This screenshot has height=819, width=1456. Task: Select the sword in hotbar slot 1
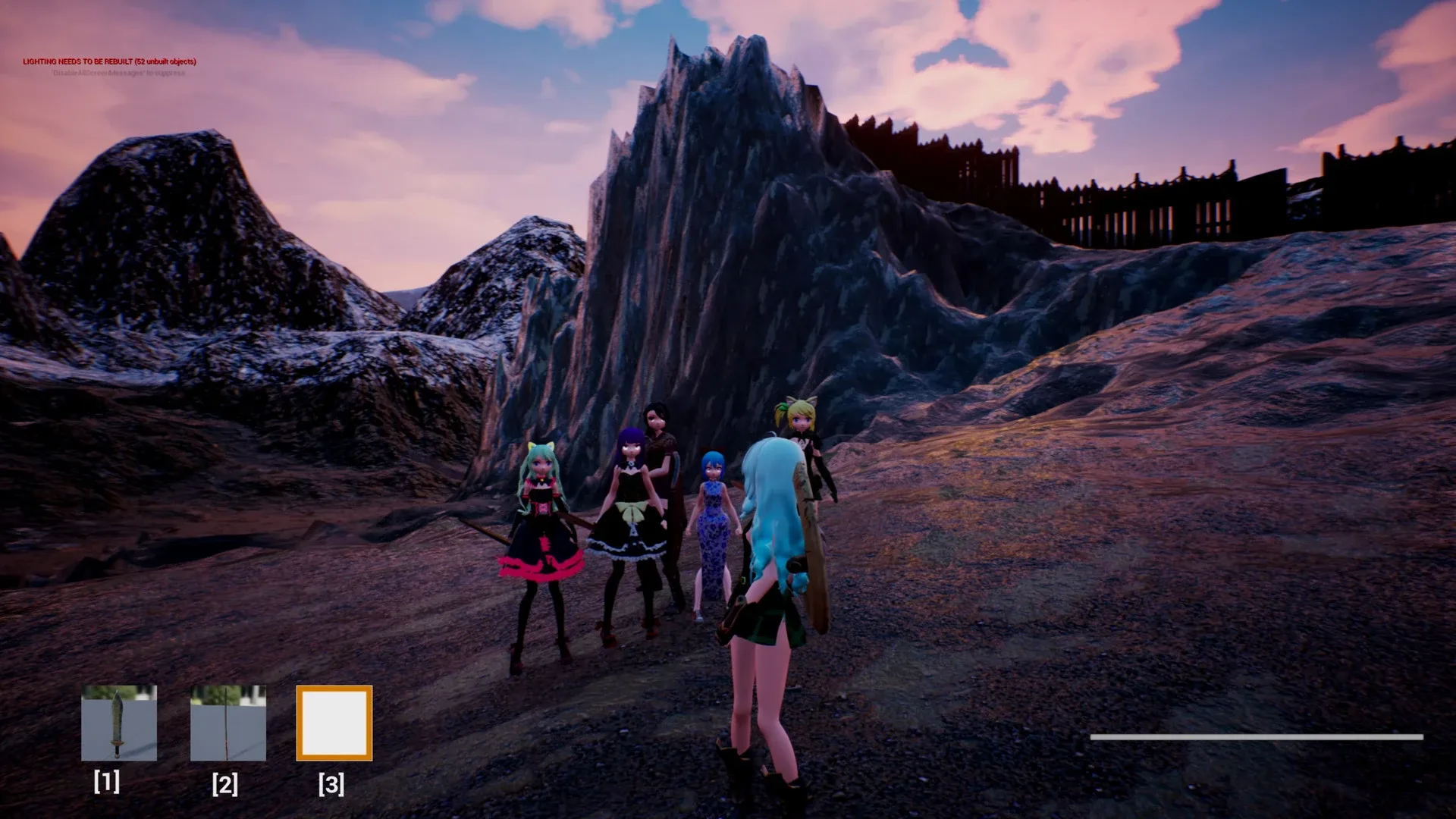[119, 723]
